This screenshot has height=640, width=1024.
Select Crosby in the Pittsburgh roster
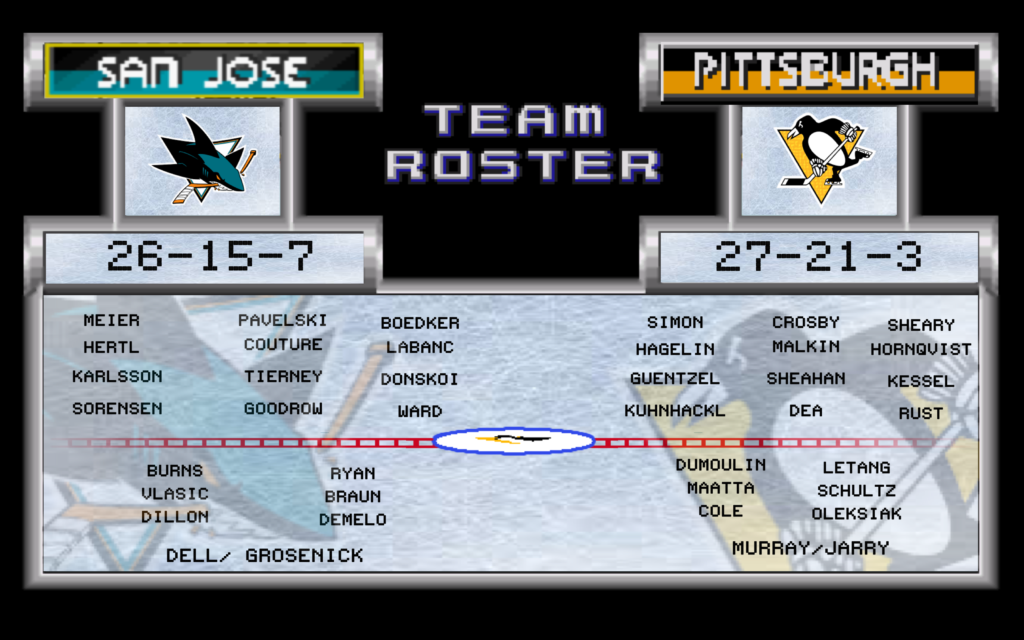tap(805, 322)
